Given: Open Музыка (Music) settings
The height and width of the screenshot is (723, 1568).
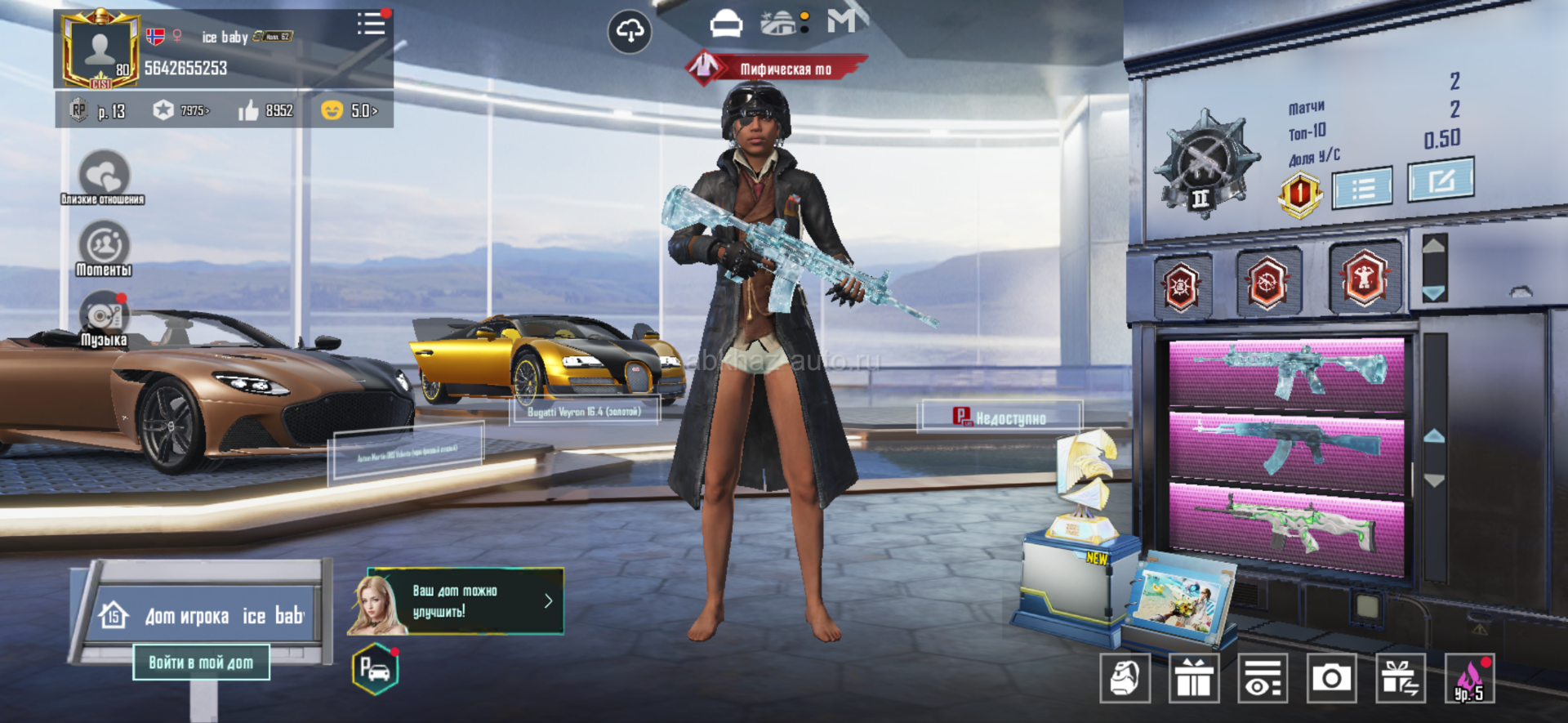Looking at the screenshot, I should coord(104,319).
